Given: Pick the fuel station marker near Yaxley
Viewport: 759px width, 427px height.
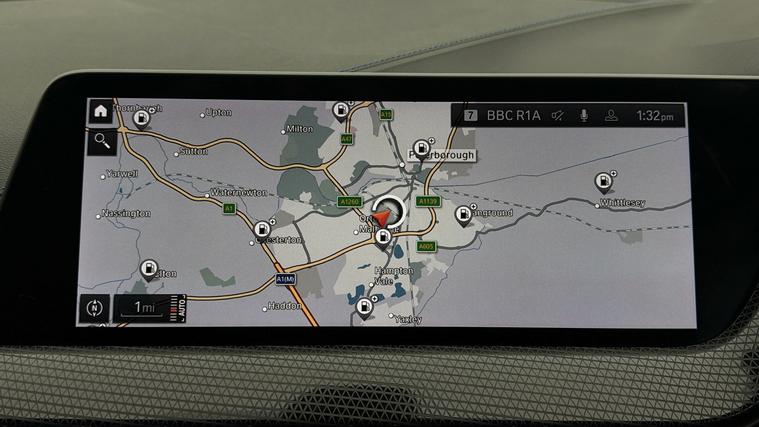Looking at the screenshot, I should point(364,307).
